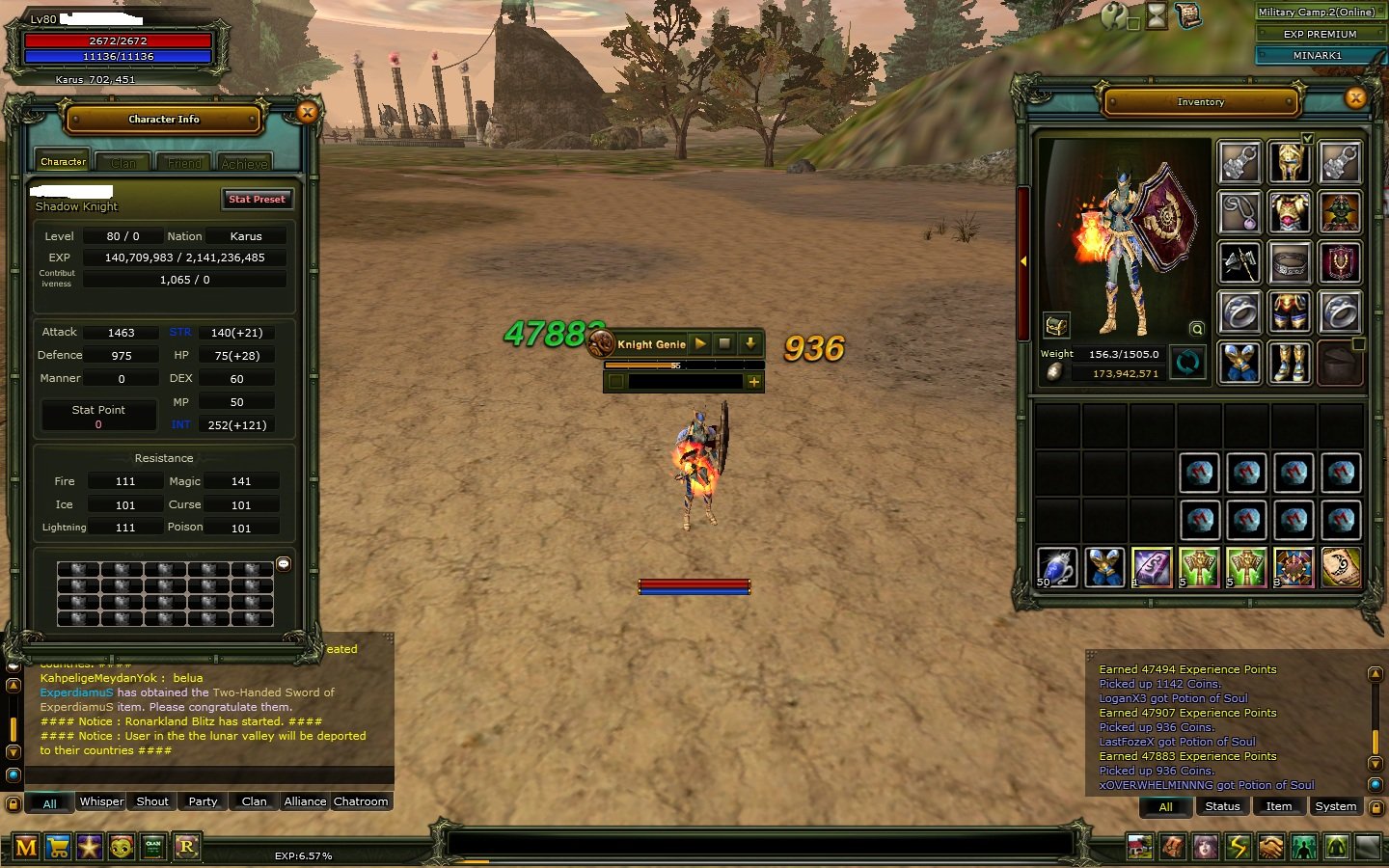Select the Whisper chat tab
Screen dimensions: 1389x868
[101, 801]
